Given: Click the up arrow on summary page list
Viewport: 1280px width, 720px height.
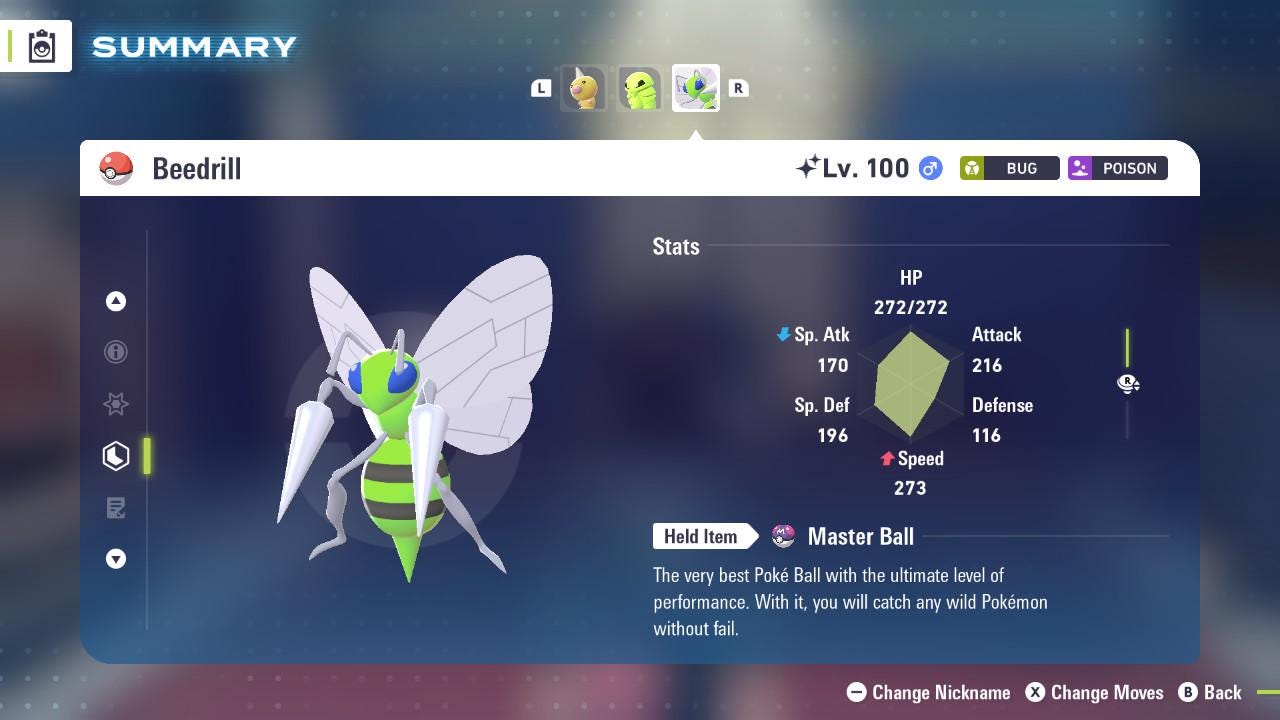Looking at the screenshot, I should [116, 301].
